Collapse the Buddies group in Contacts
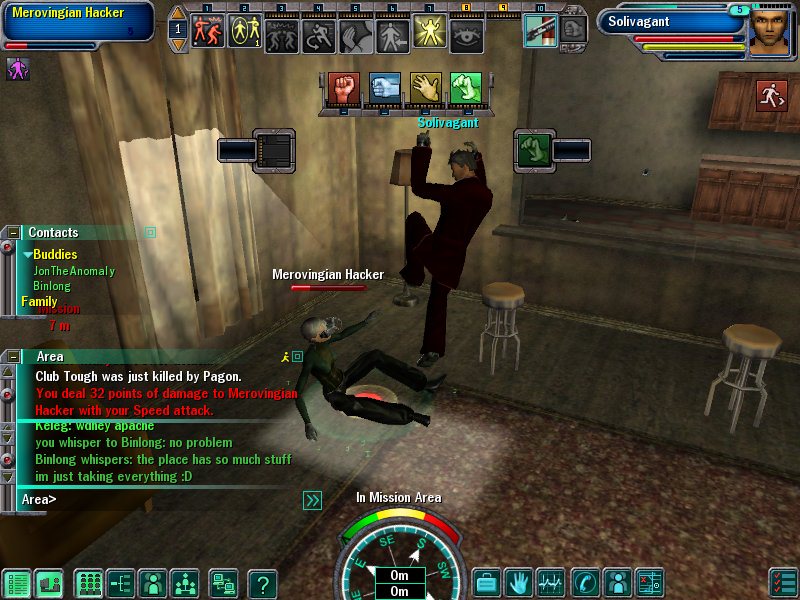Image resolution: width=800 pixels, height=600 pixels. (28, 255)
